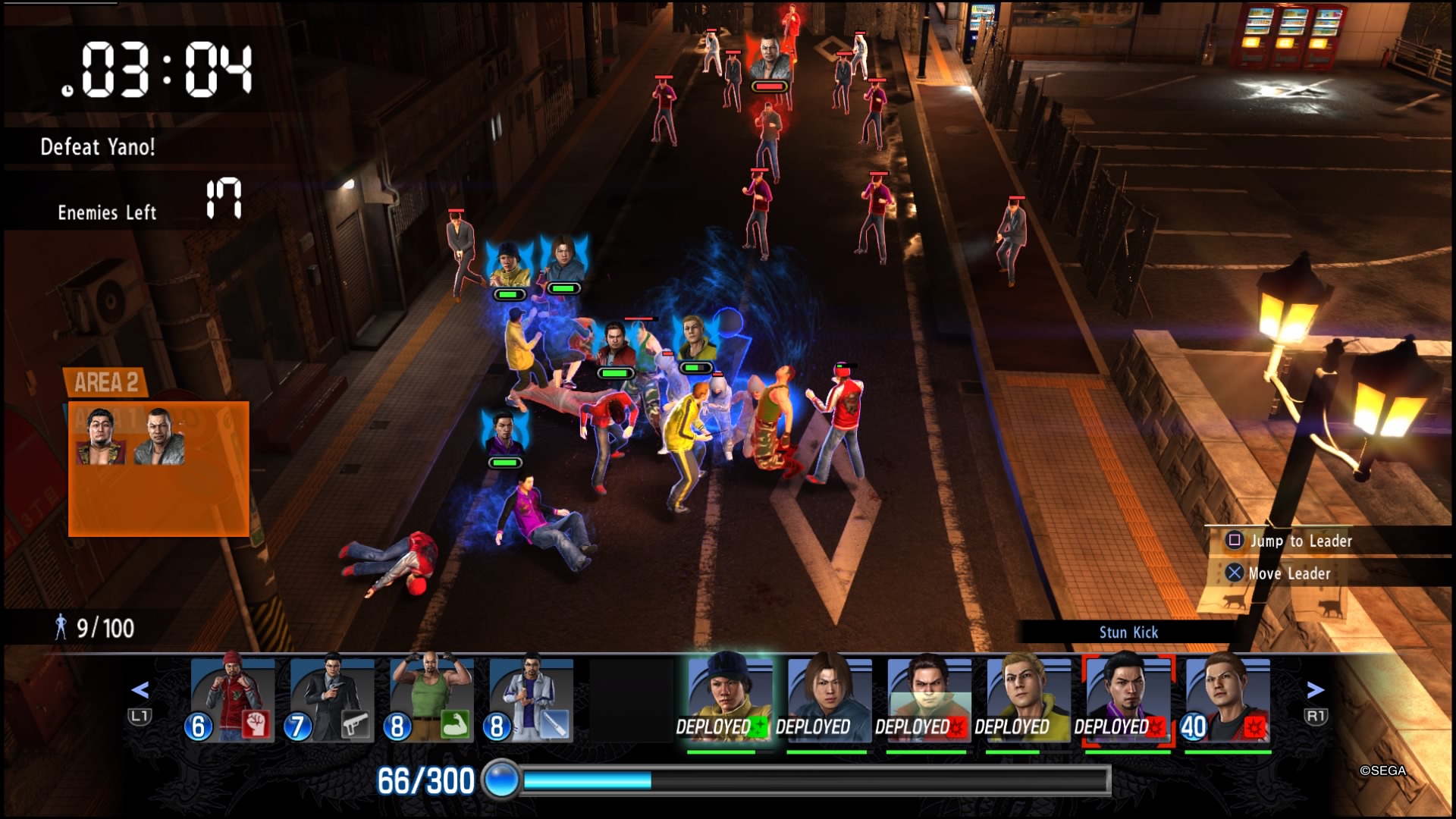Select the cost 7 gunman in black suit
This screenshot has height=819, width=1456.
coord(331,698)
